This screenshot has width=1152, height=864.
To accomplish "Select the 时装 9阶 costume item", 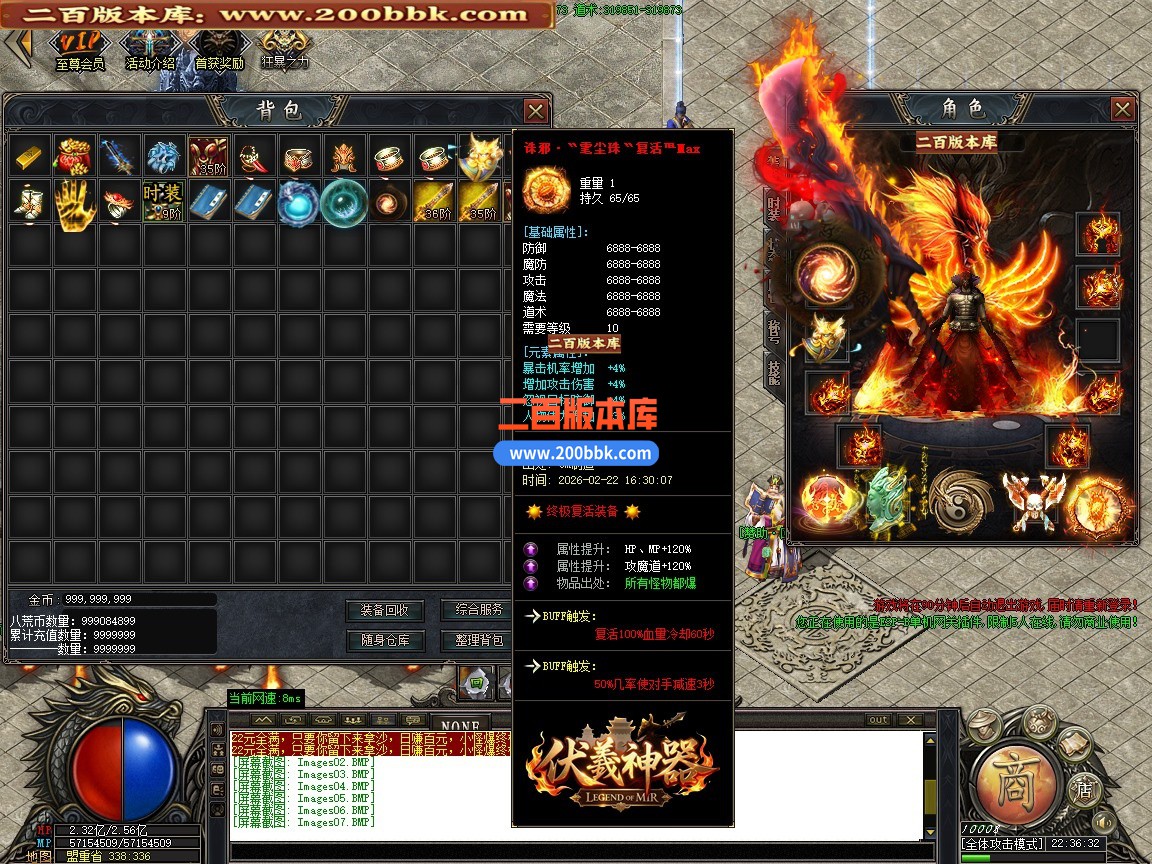I will click(162, 201).
